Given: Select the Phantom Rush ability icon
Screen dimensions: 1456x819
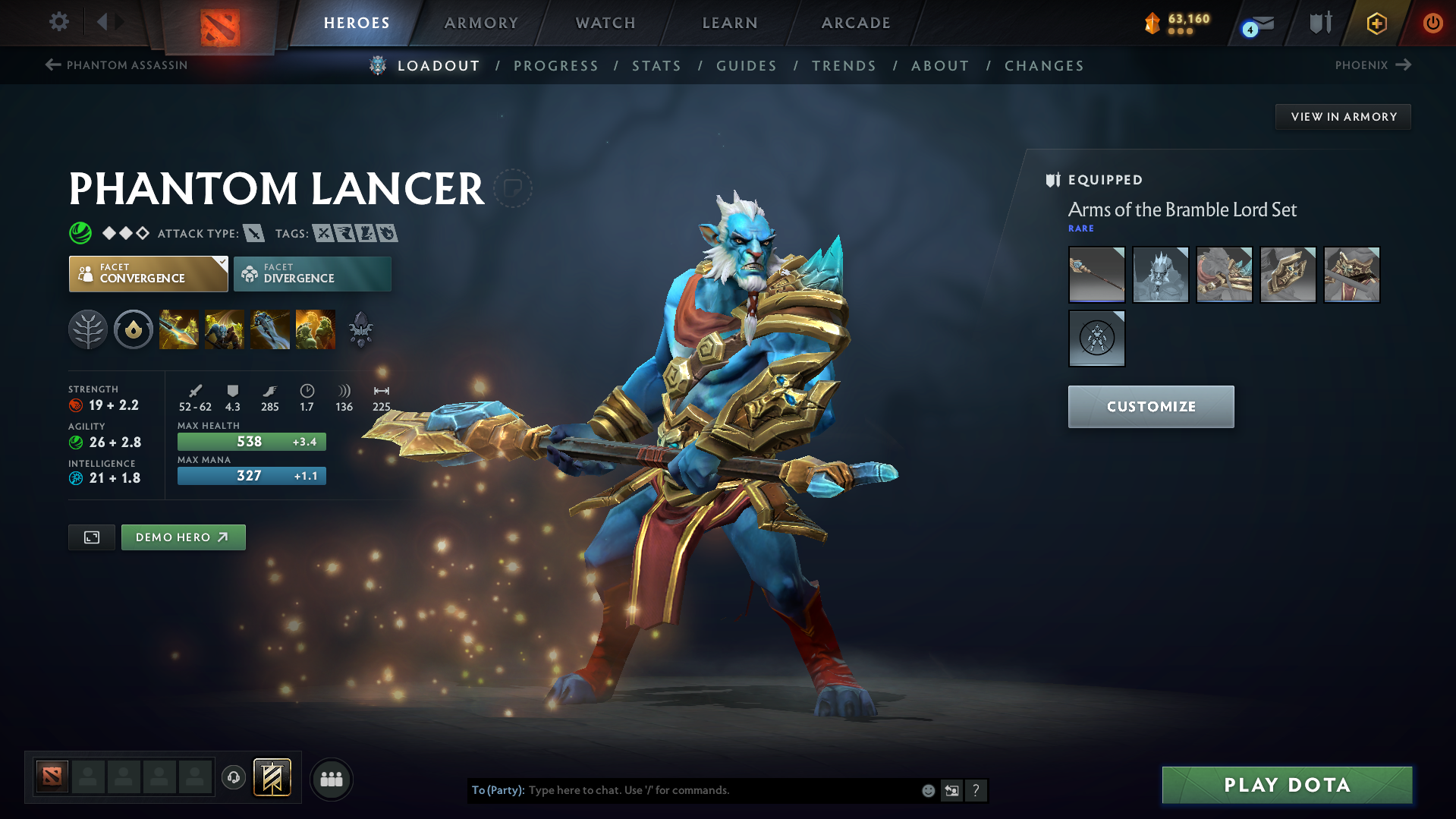Looking at the screenshot, I should 270,329.
